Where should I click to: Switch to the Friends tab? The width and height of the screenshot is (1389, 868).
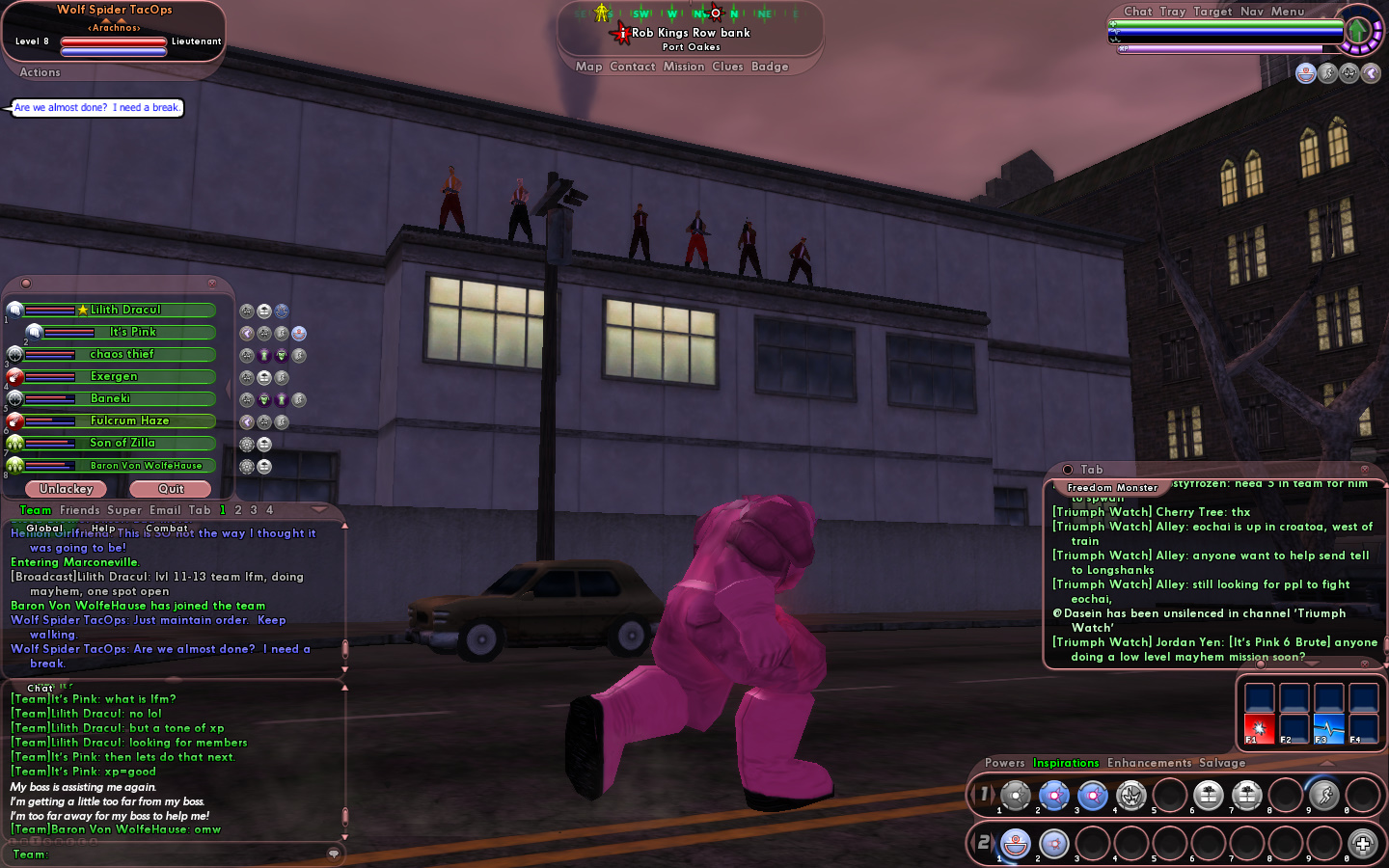[79, 510]
